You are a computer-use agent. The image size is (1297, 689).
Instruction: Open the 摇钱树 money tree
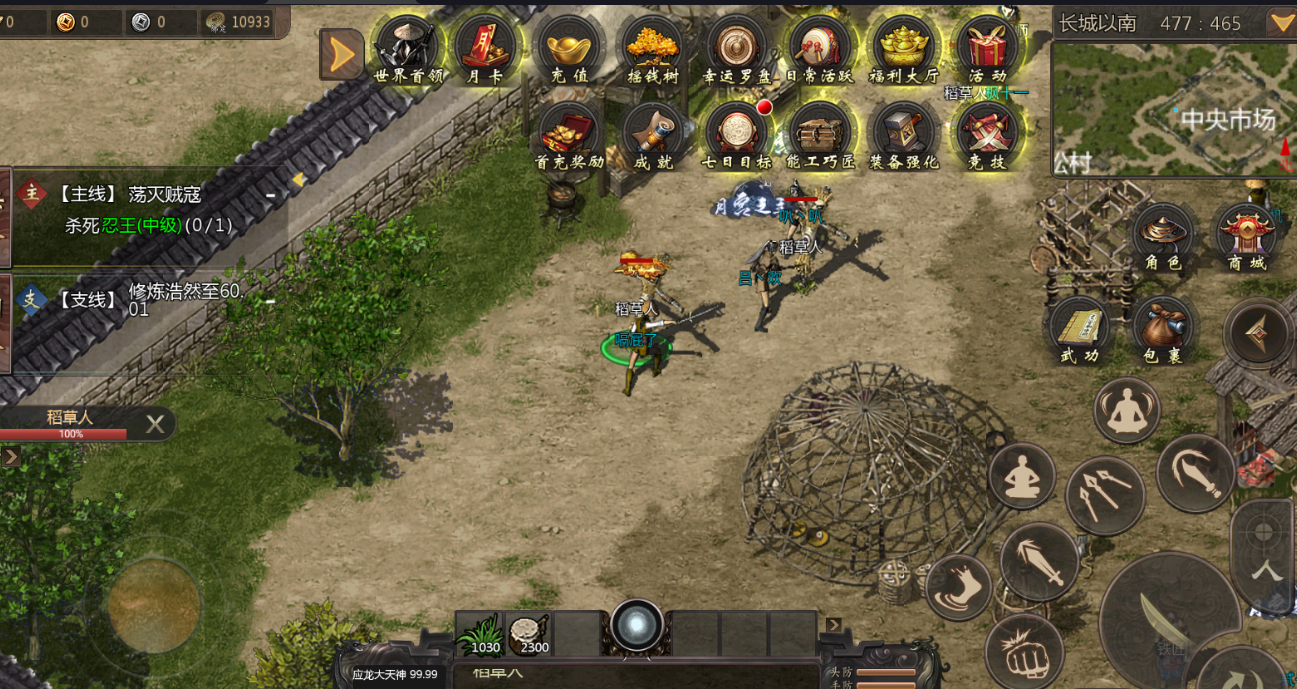653,48
